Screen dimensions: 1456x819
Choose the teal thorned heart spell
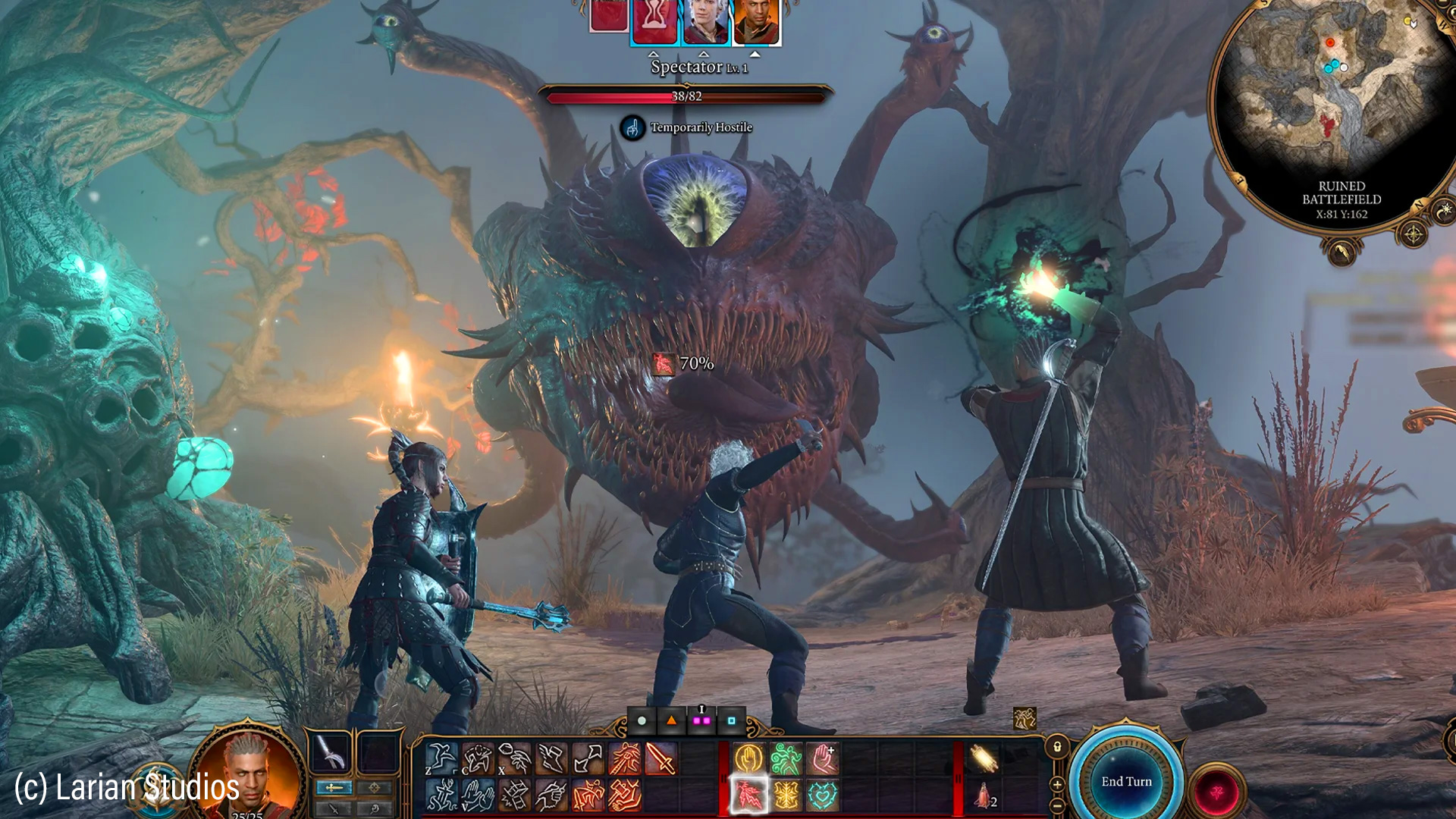pyautogui.click(x=824, y=795)
